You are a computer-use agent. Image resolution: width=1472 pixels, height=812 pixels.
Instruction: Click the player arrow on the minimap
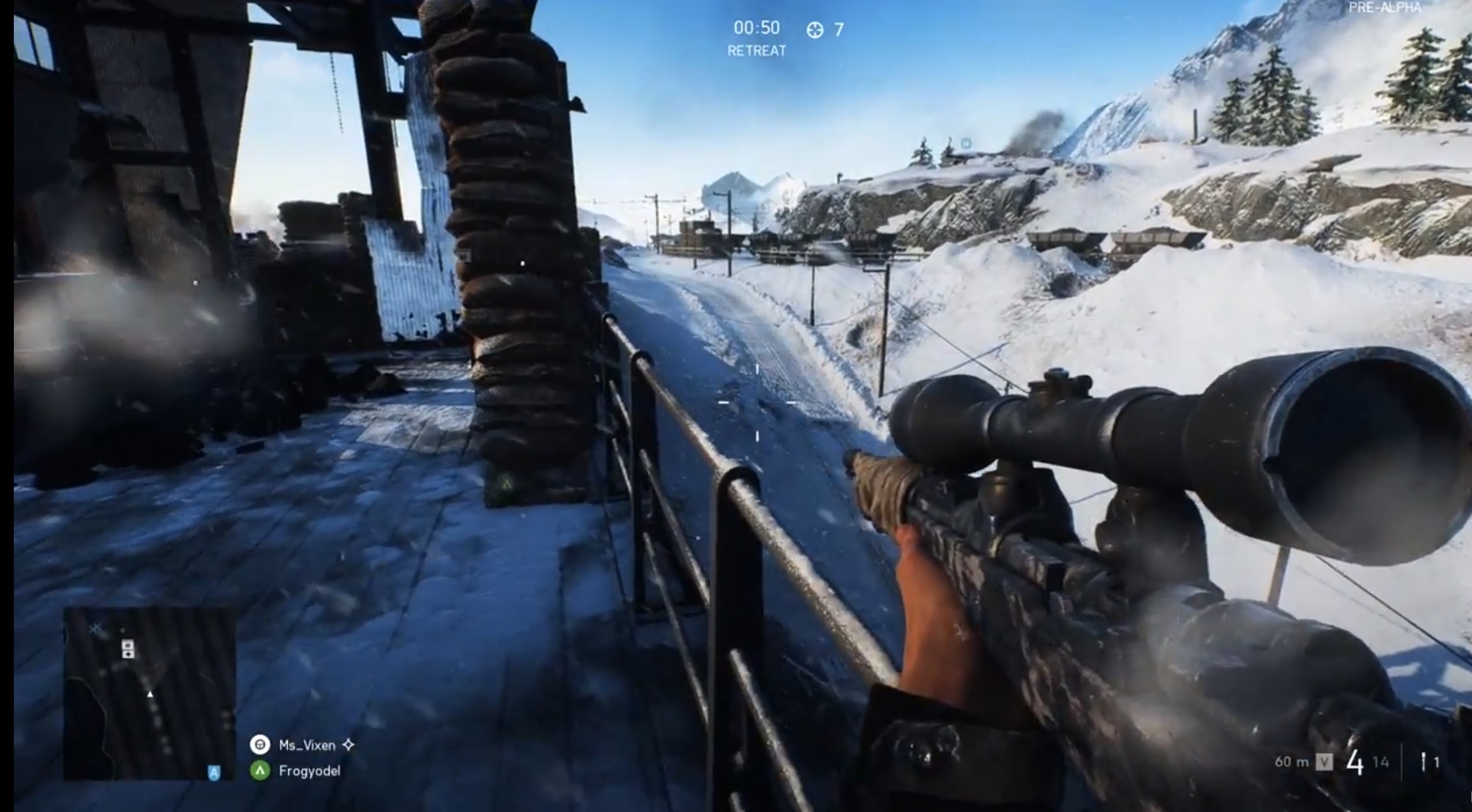click(150, 695)
